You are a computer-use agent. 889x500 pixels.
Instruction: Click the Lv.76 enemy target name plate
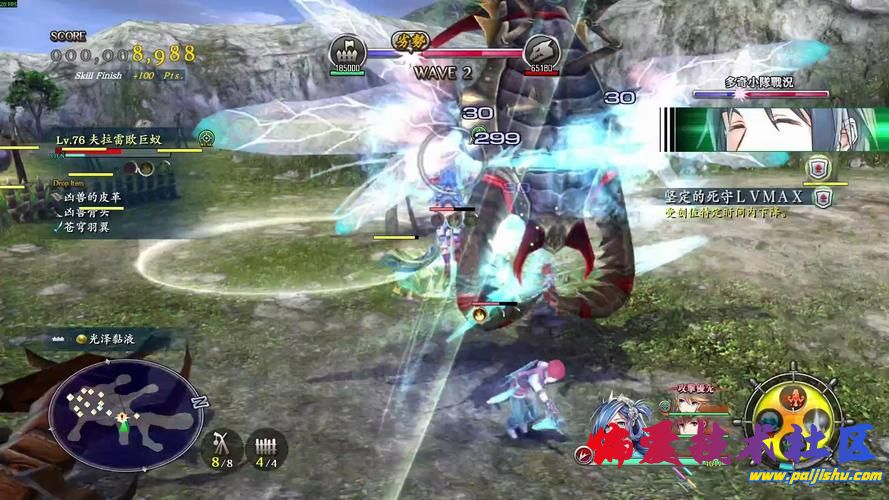(x=110, y=138)
